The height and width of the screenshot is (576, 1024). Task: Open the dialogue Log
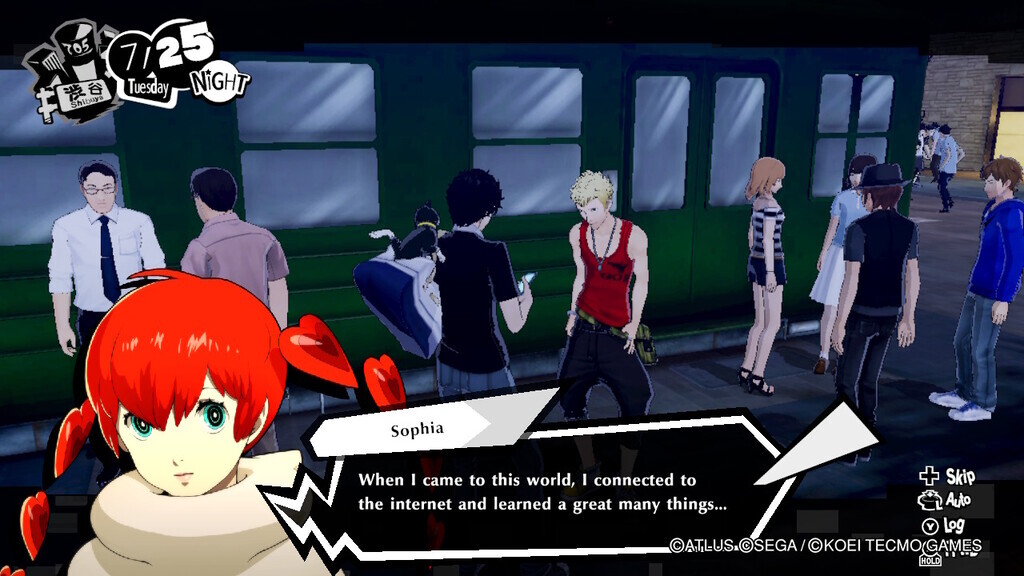coord(955,524)
